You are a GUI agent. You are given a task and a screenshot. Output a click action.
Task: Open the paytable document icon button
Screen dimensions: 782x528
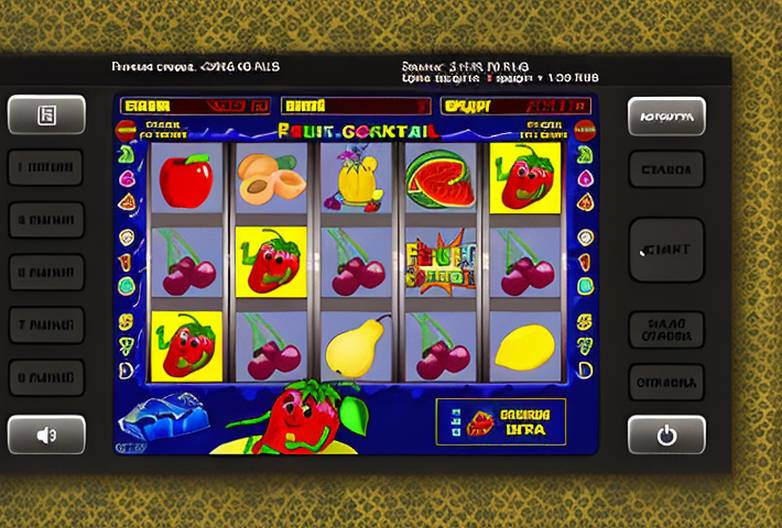46,115
